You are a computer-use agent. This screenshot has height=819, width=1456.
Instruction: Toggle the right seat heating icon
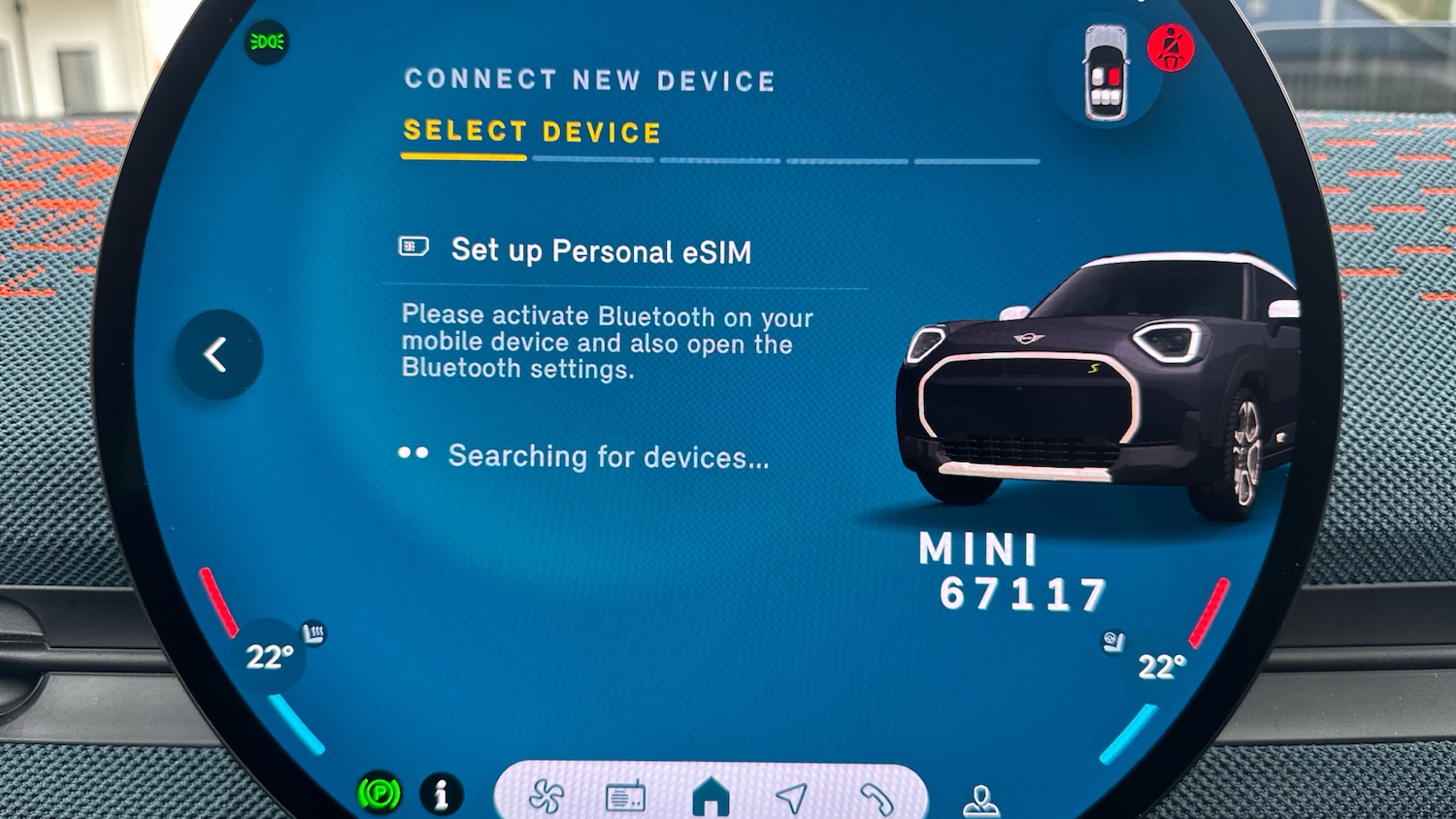coord(1113,641)
